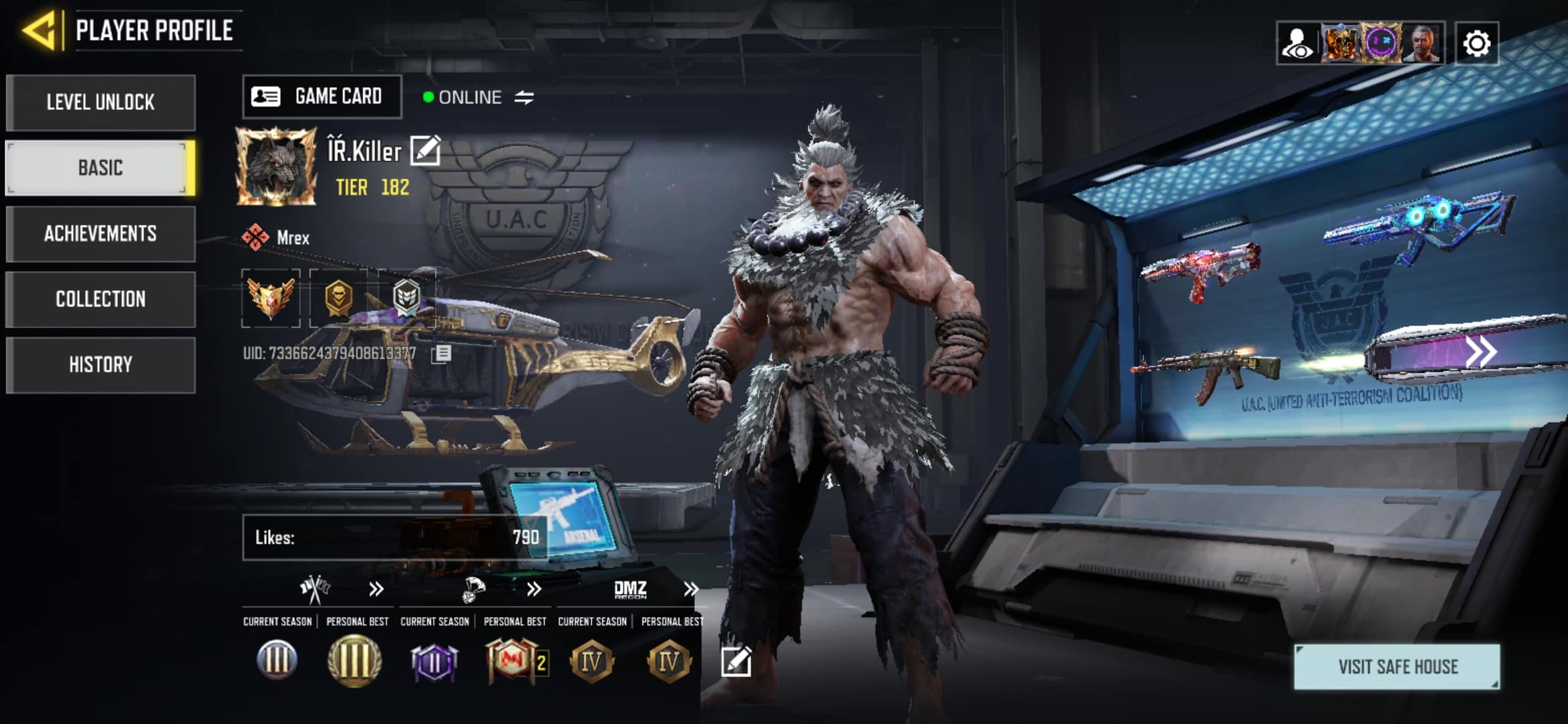
Task: Open the profile visibility eye icon
Action: pyautogui.click(x=1297, y=44)
